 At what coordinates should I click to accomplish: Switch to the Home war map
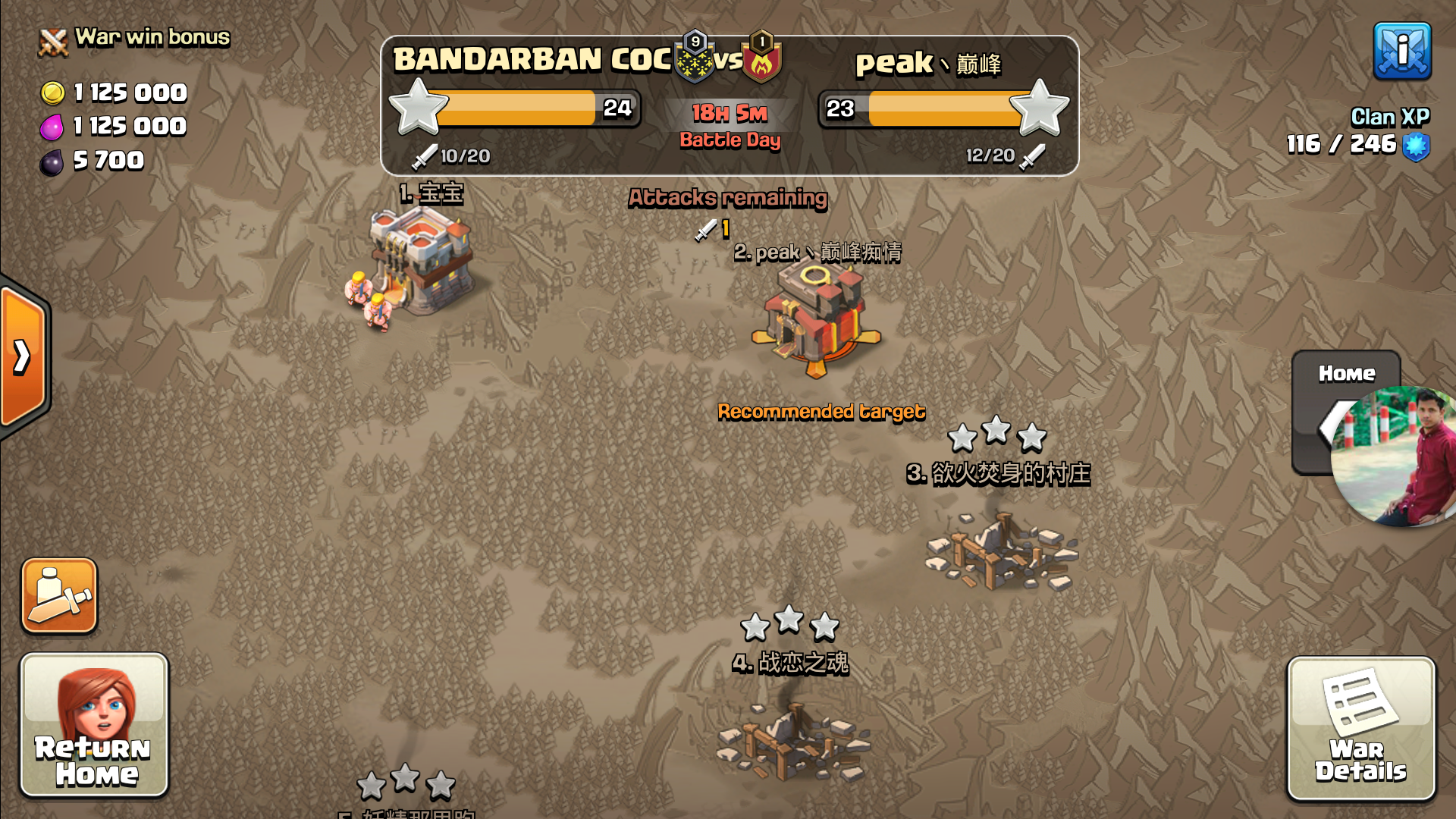pyautogui.click(x=1345, y=412)
